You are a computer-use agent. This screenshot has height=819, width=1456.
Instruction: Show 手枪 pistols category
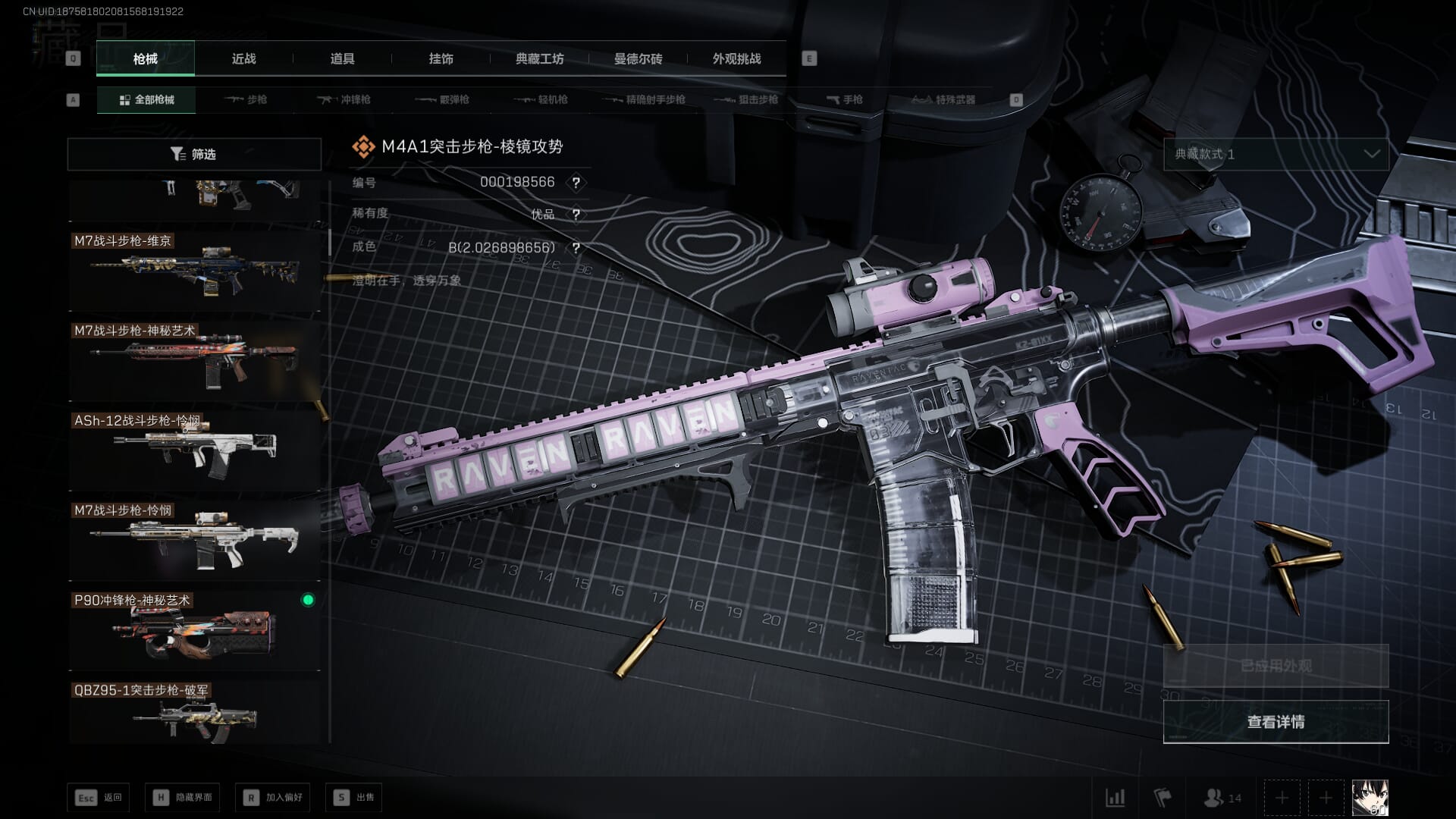[x=844, y=100]
